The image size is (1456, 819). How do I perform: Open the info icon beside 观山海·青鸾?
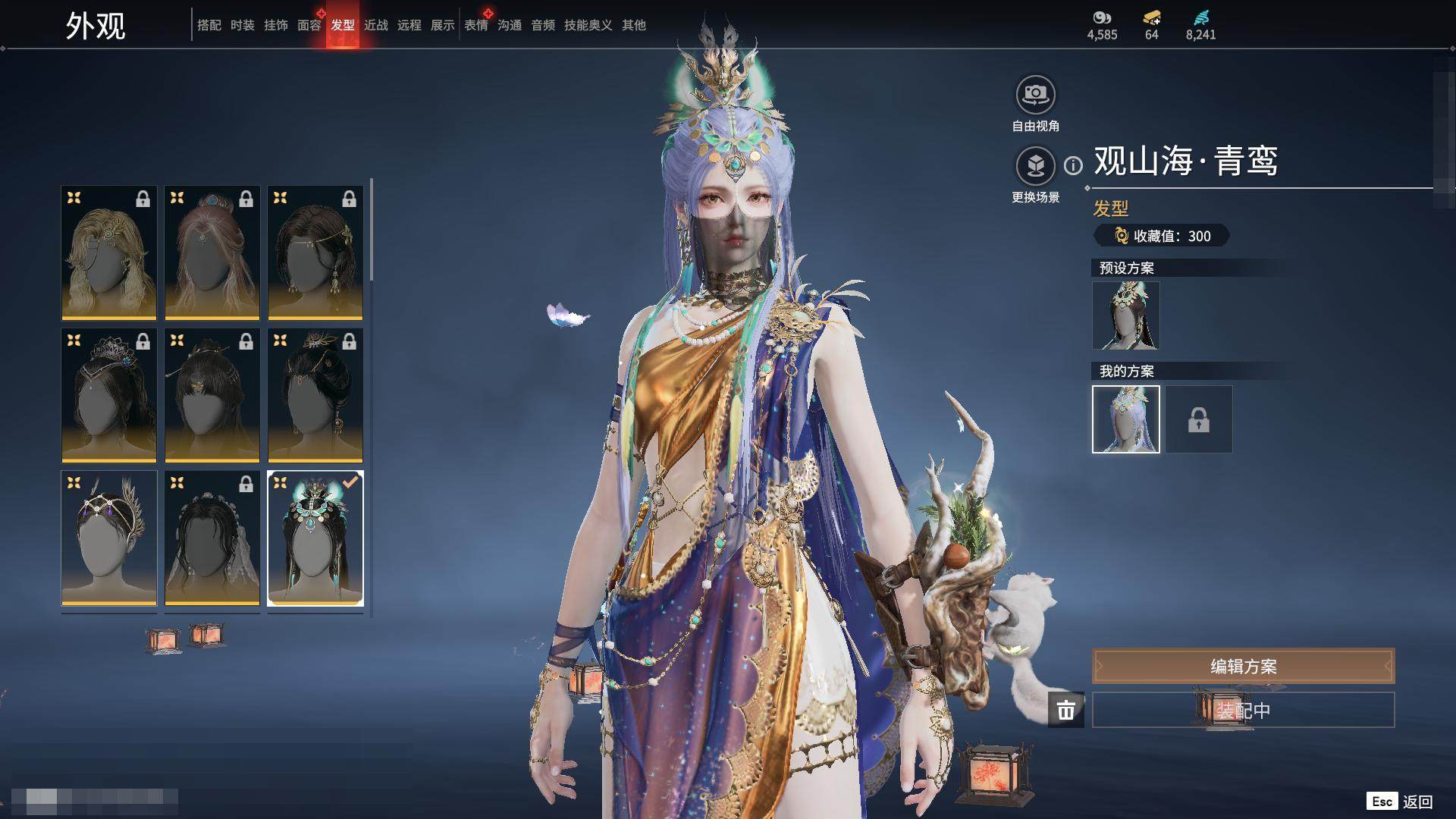1073,165
